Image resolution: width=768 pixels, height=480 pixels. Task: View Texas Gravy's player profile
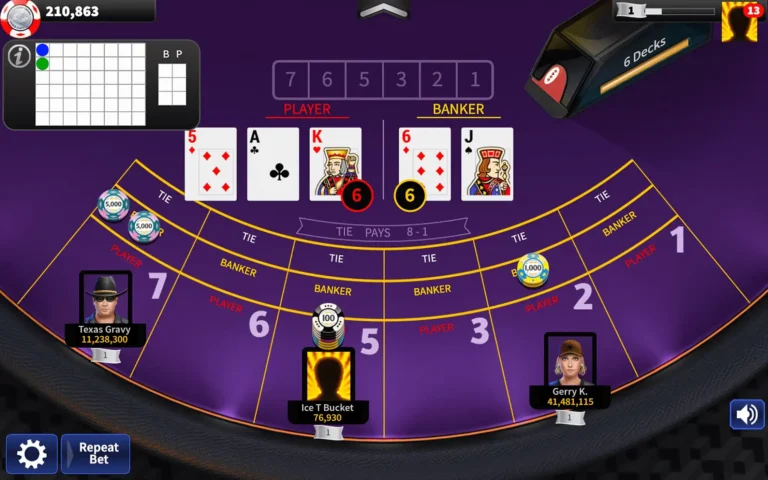pos(105,299)
